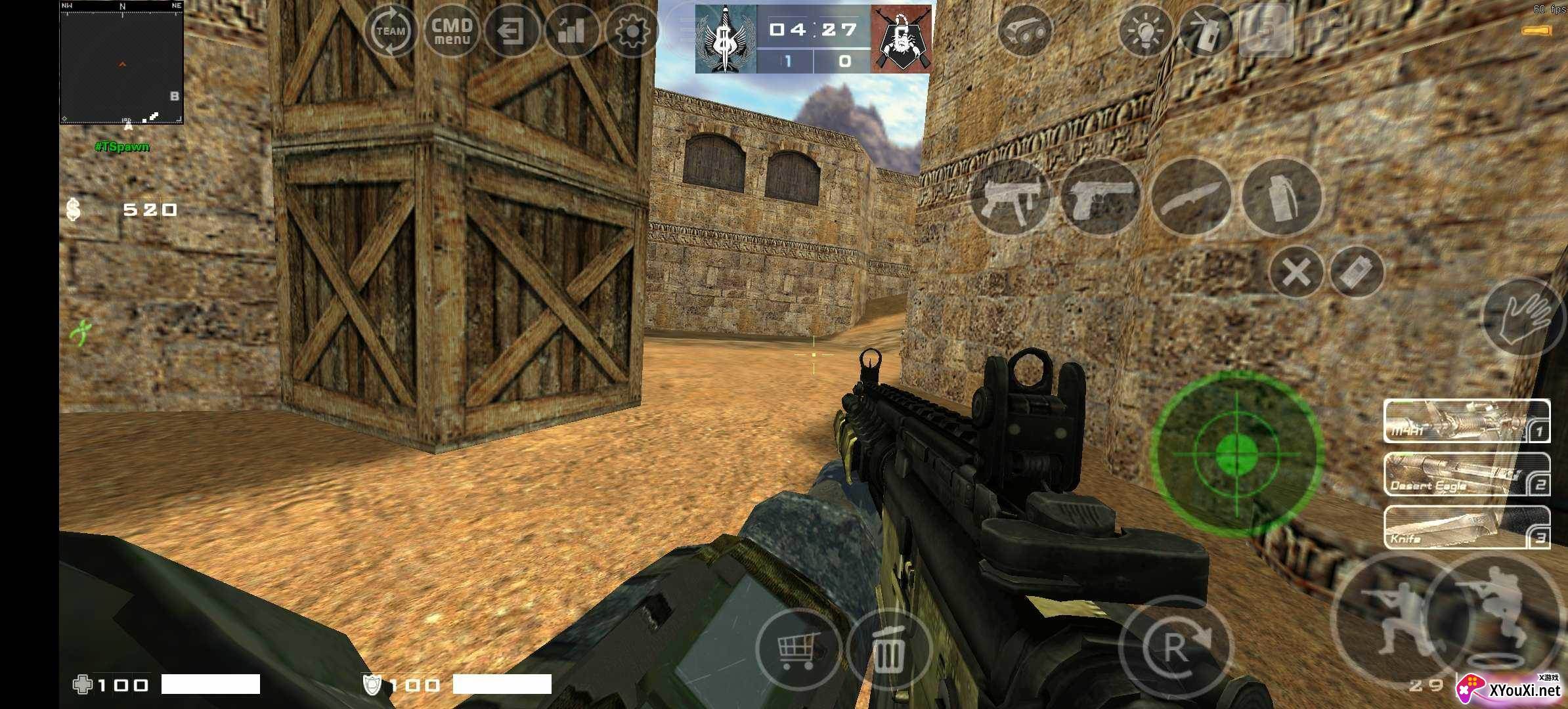Equip the knife round button
Screen dimensions: 1568x709
[1190, 197]
